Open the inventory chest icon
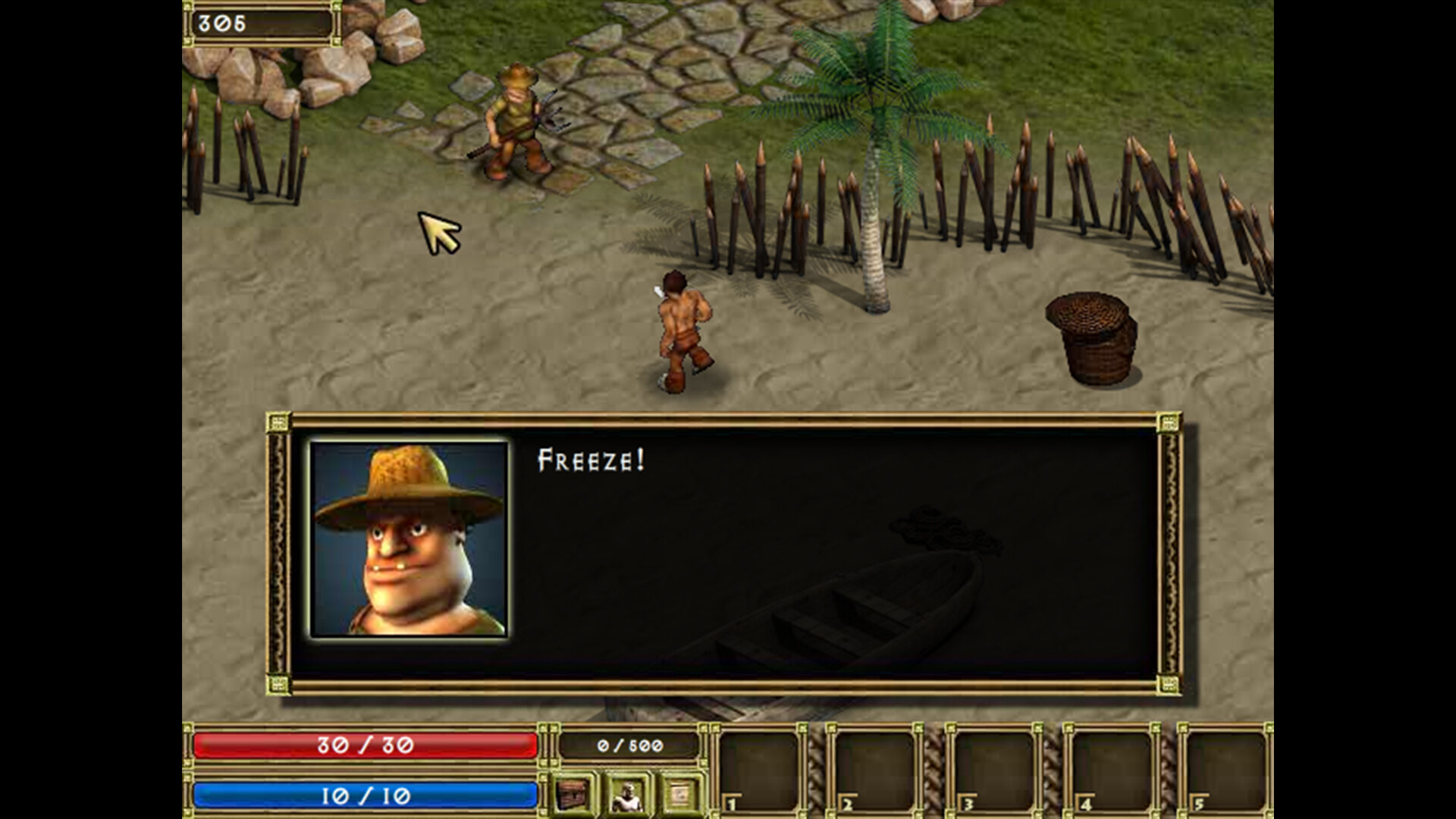Screen dimensions: 1456x819 573,795
